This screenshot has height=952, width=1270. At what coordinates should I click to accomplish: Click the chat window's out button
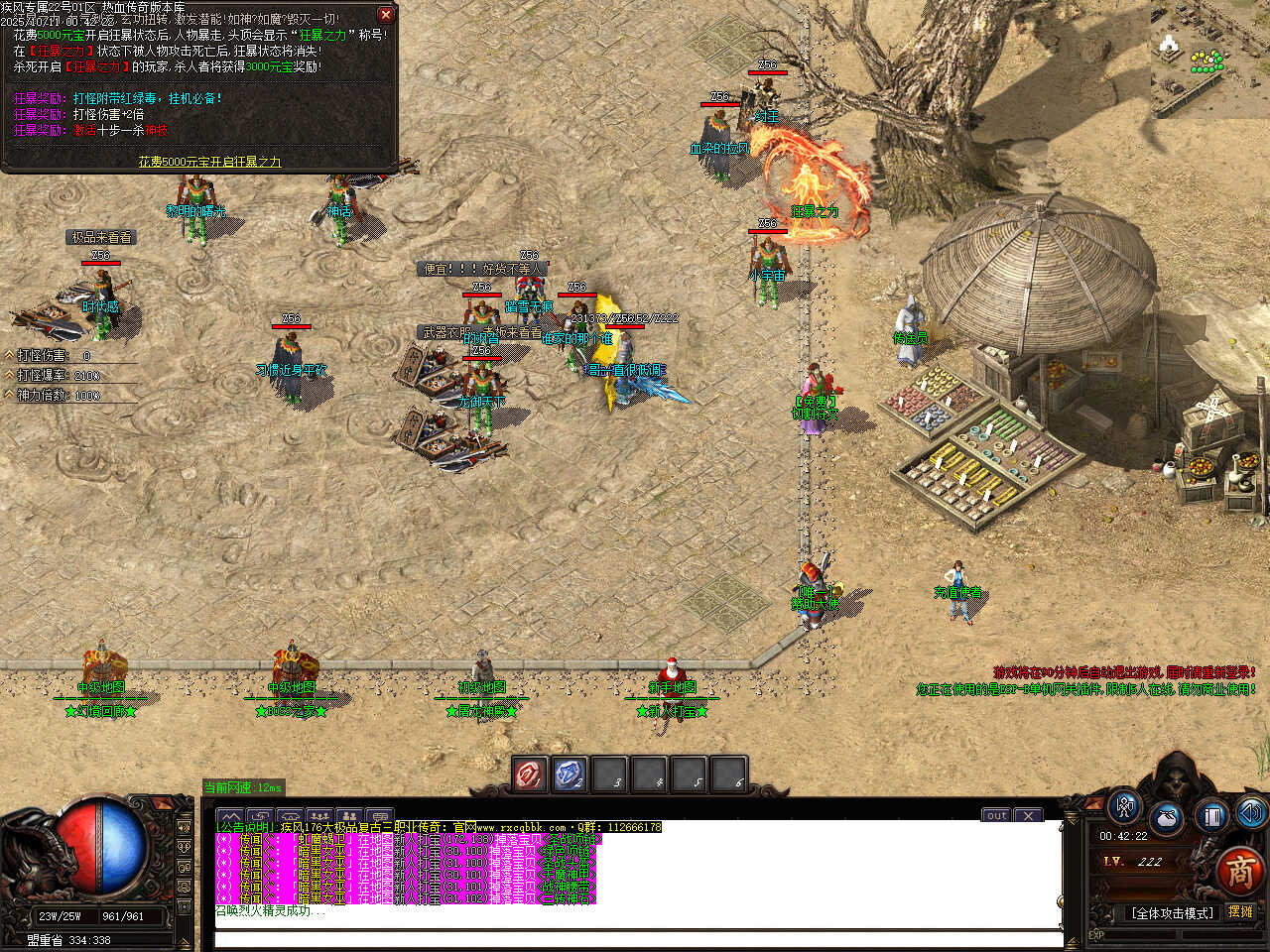[x=996, y=815]
